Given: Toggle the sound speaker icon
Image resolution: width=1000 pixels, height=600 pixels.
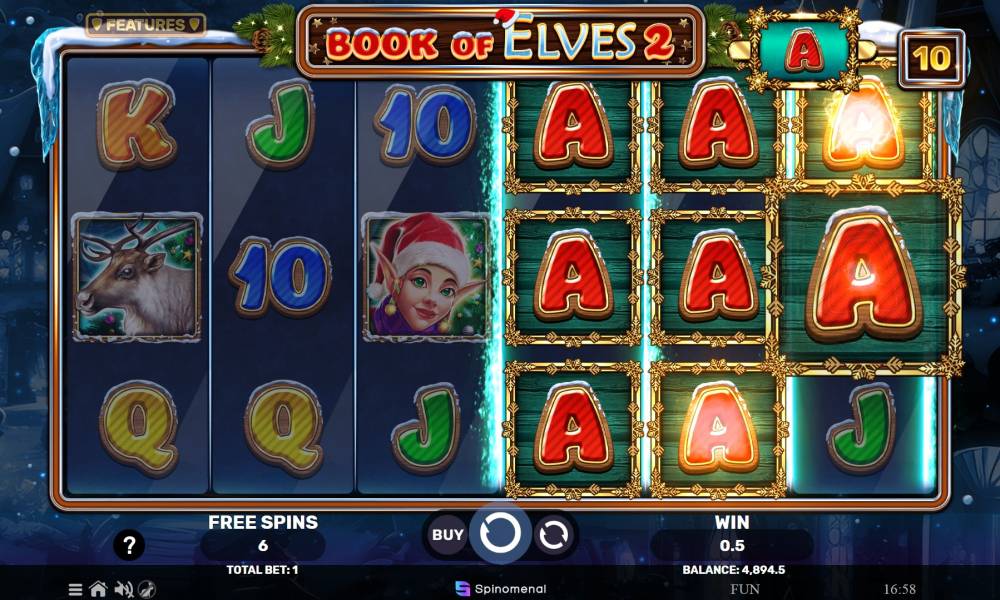Looking at the screenshot, I should (x=123, y=589).
